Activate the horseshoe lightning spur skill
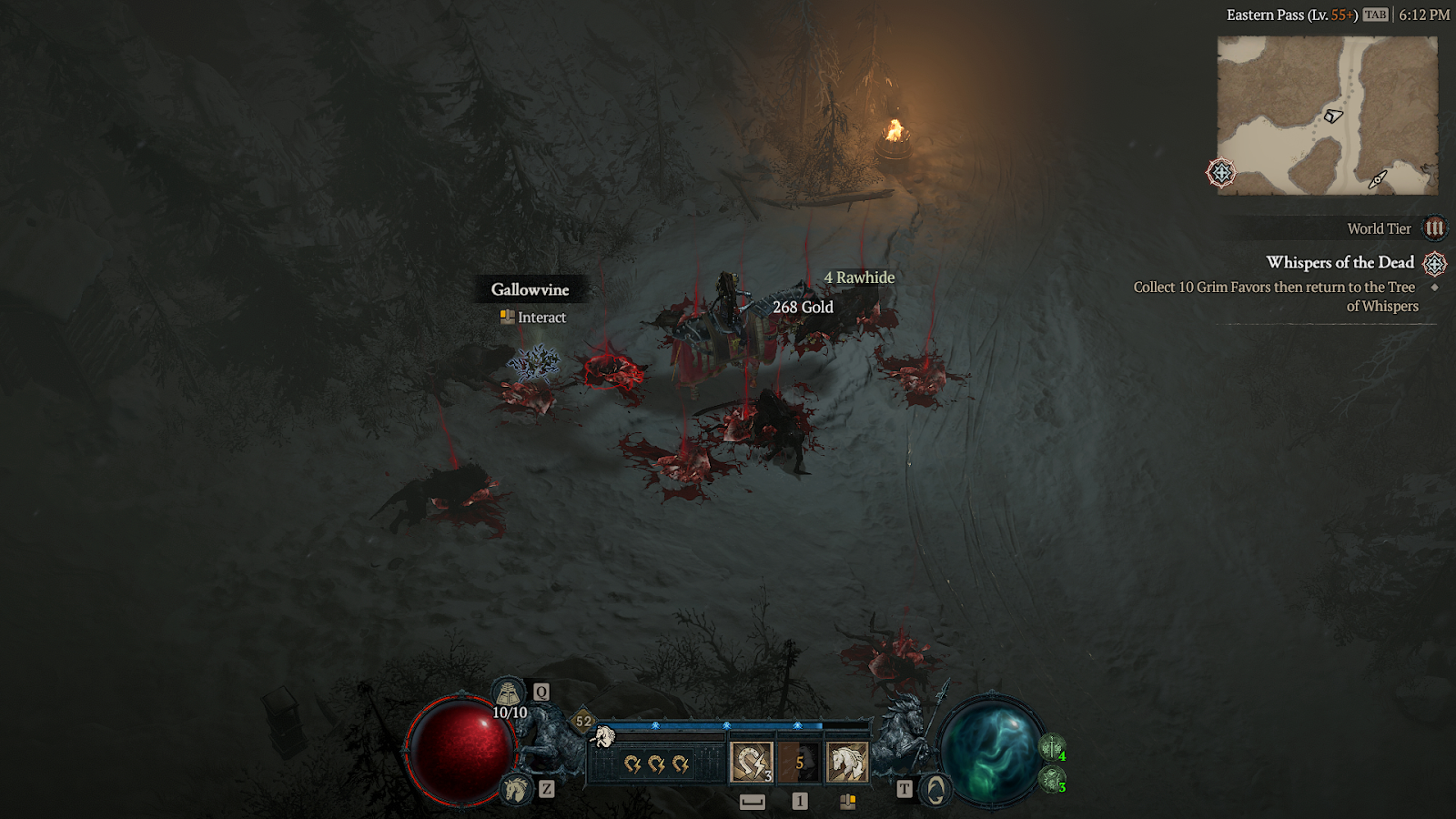 [x=752, y=763]
